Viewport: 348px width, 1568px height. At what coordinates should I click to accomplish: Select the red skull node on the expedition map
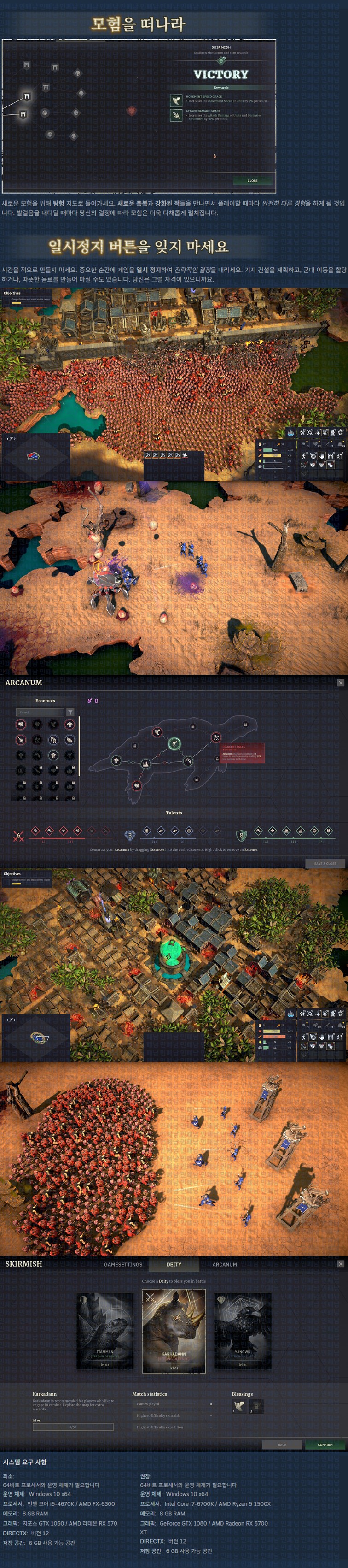131,111
